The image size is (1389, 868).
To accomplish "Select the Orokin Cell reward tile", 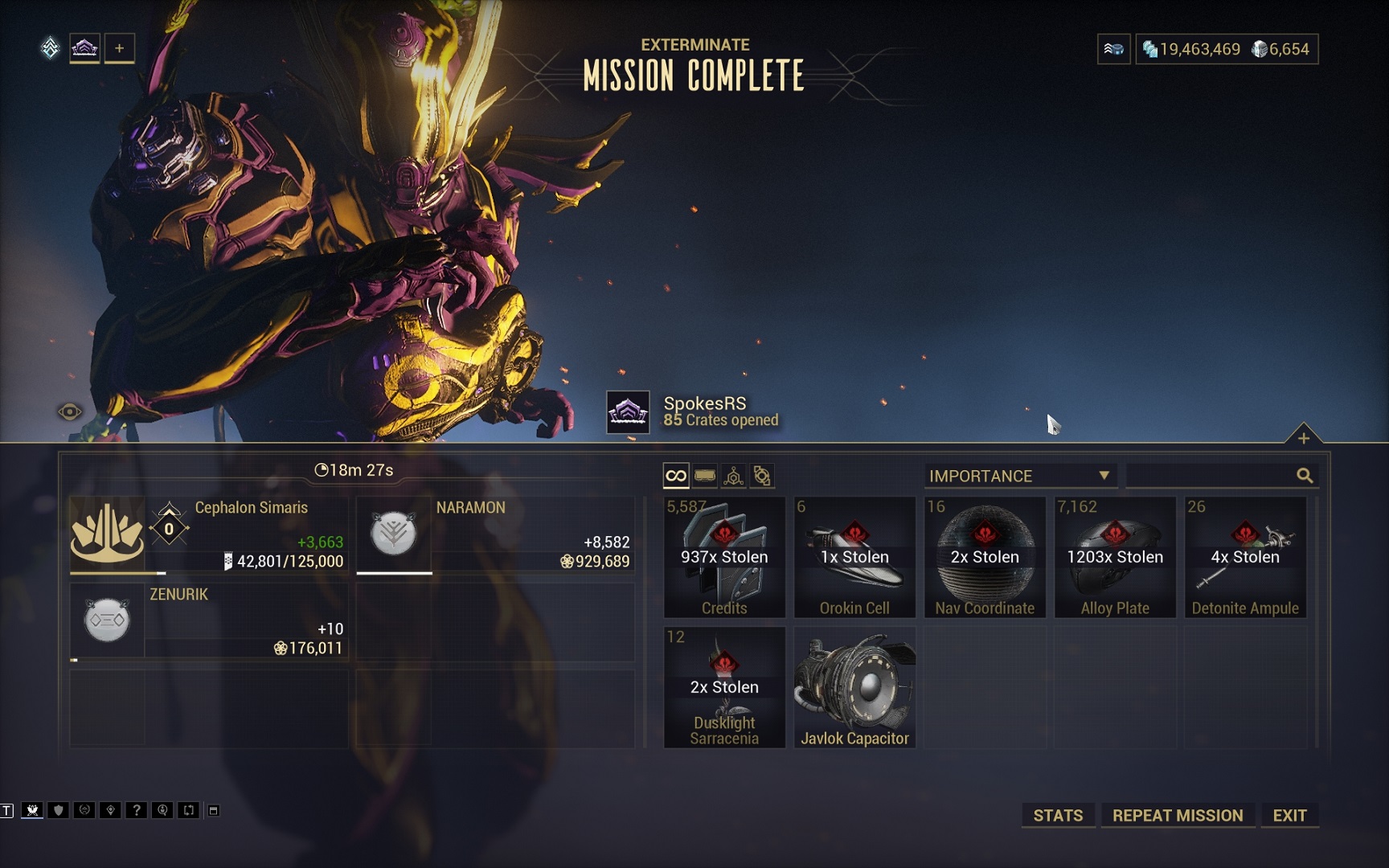I will pyautogui.click(x=854, y=557).
